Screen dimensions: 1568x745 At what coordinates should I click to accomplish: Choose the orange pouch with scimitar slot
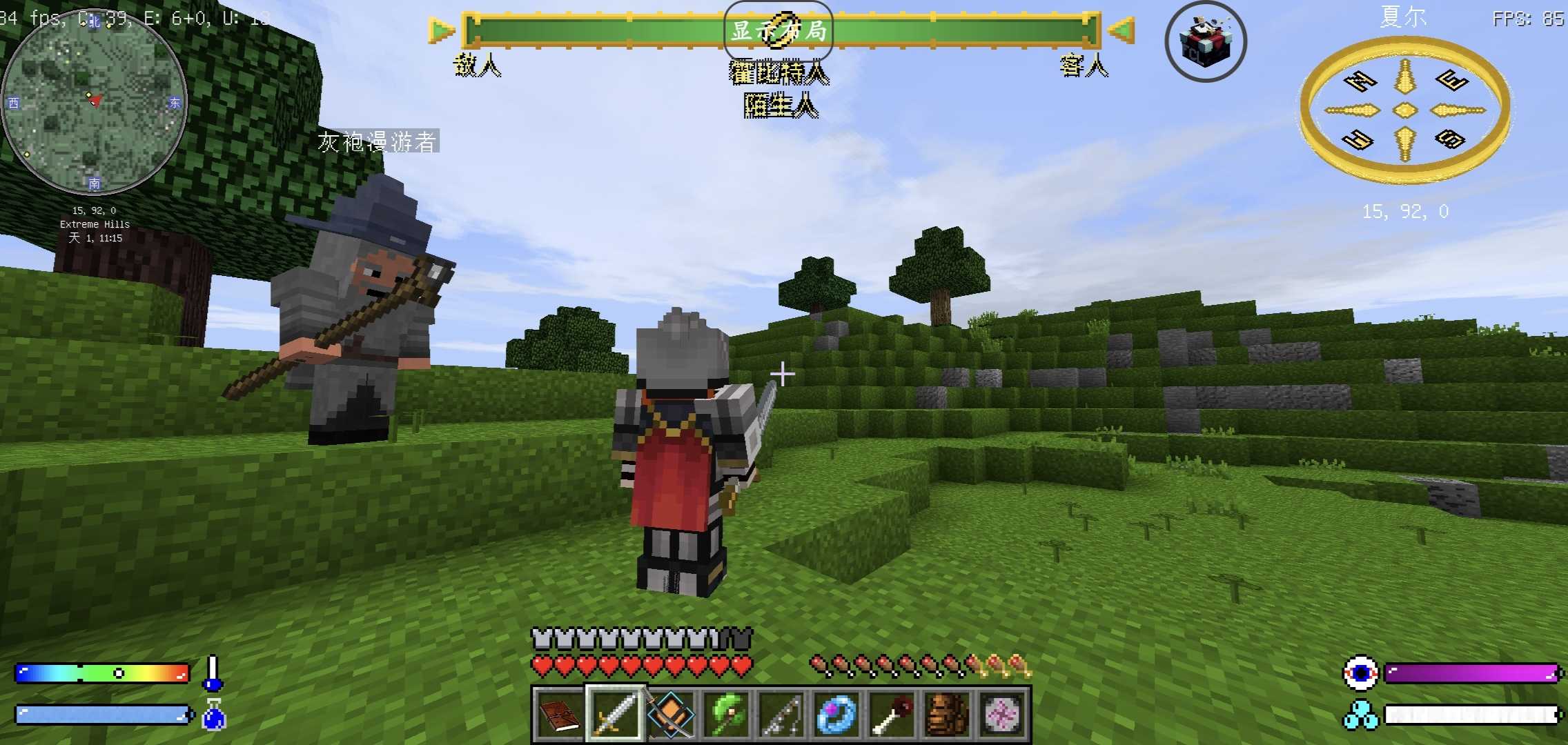coord(669,714)
